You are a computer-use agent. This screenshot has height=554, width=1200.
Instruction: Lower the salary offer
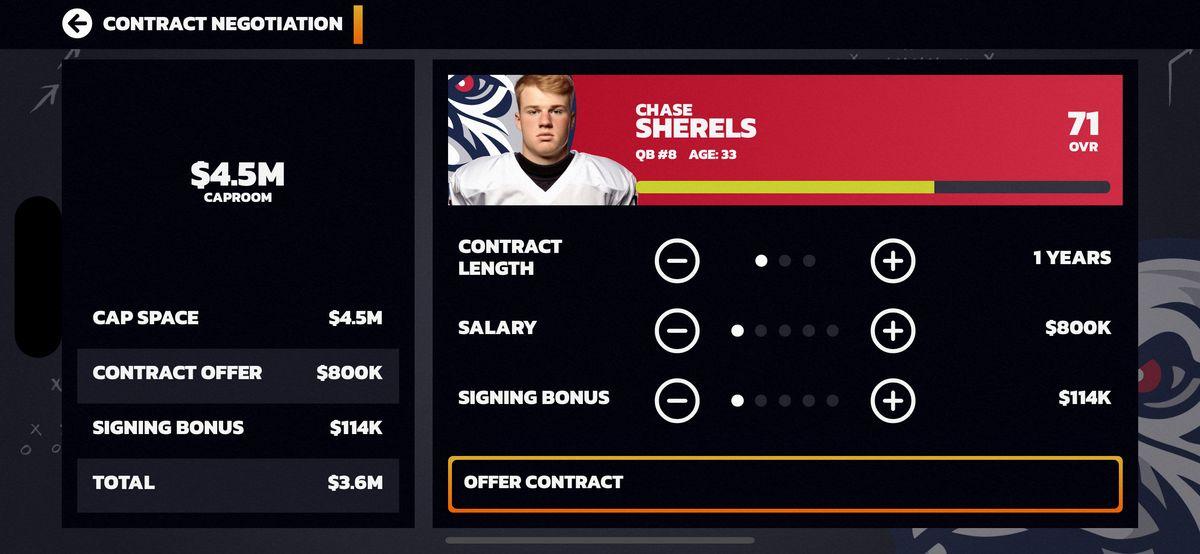(x=677, y=330)
